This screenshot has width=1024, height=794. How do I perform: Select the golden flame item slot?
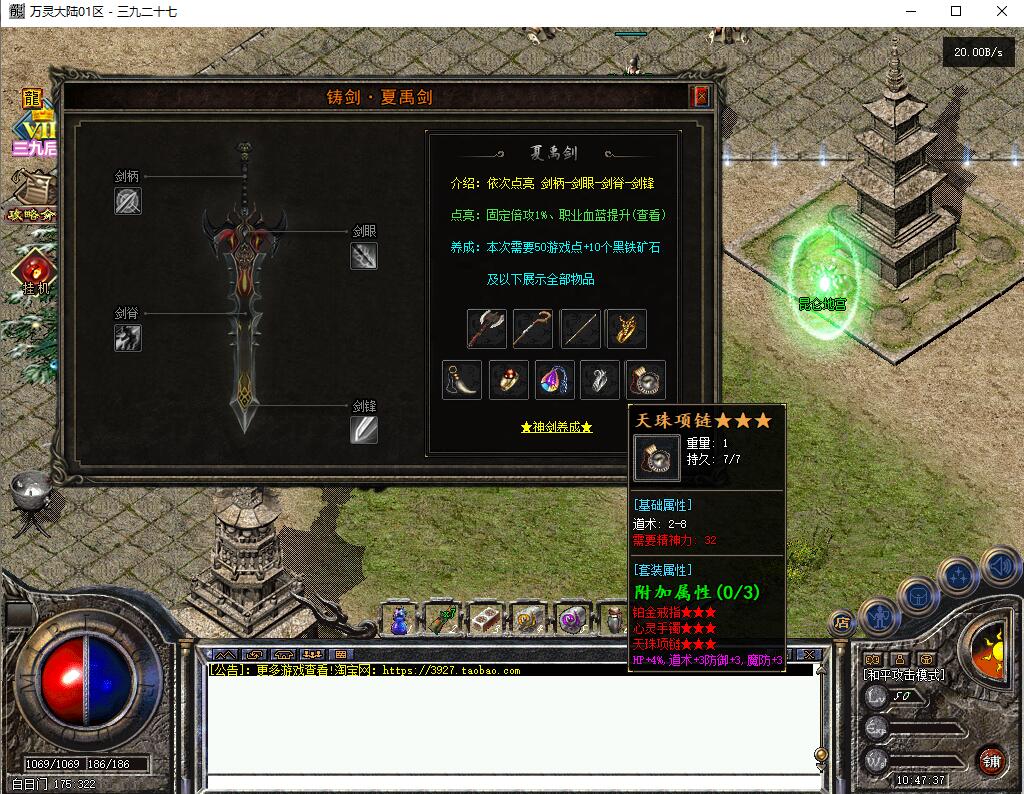pyautogui.click(x=626, y=328)
